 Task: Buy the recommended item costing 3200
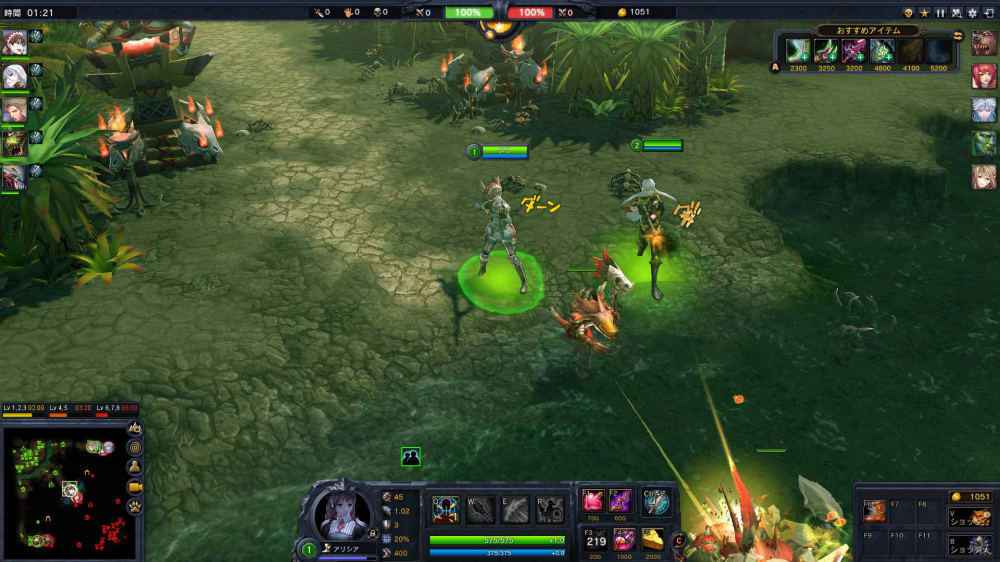coord(854,50)
